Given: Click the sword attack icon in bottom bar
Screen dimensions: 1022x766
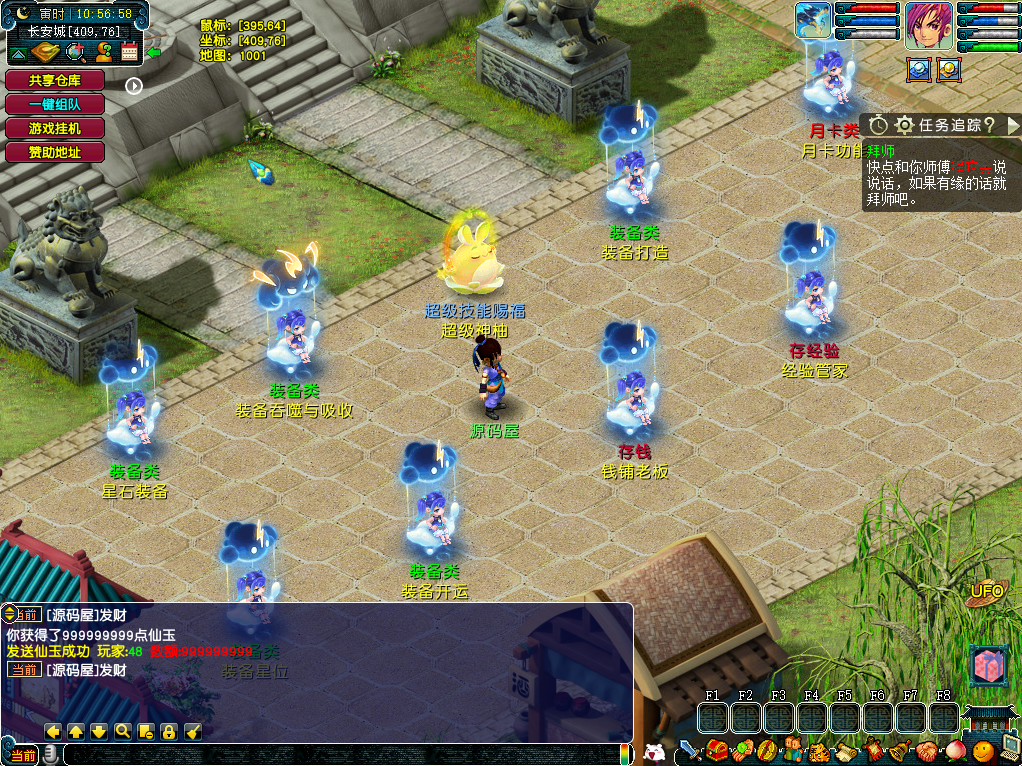Looking at the screenshot, I should (x=690, y=750).
